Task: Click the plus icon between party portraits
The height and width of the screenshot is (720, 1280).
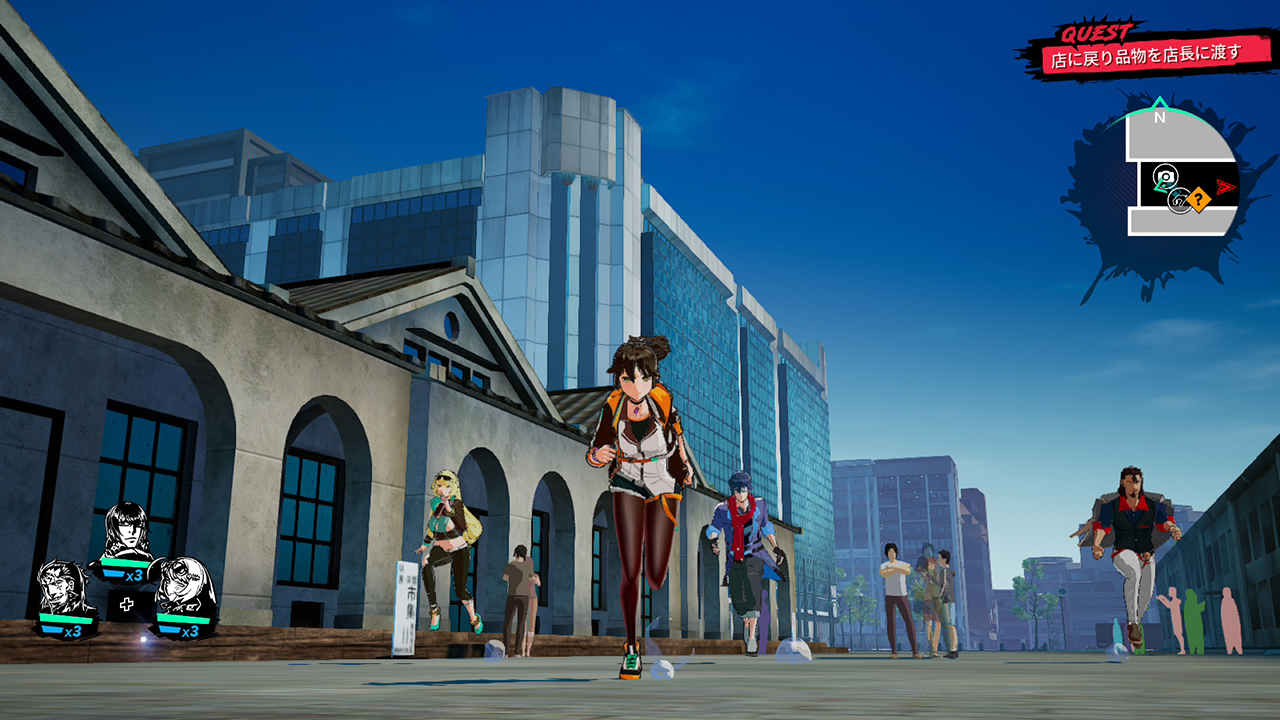Action: tap(126, 604)
